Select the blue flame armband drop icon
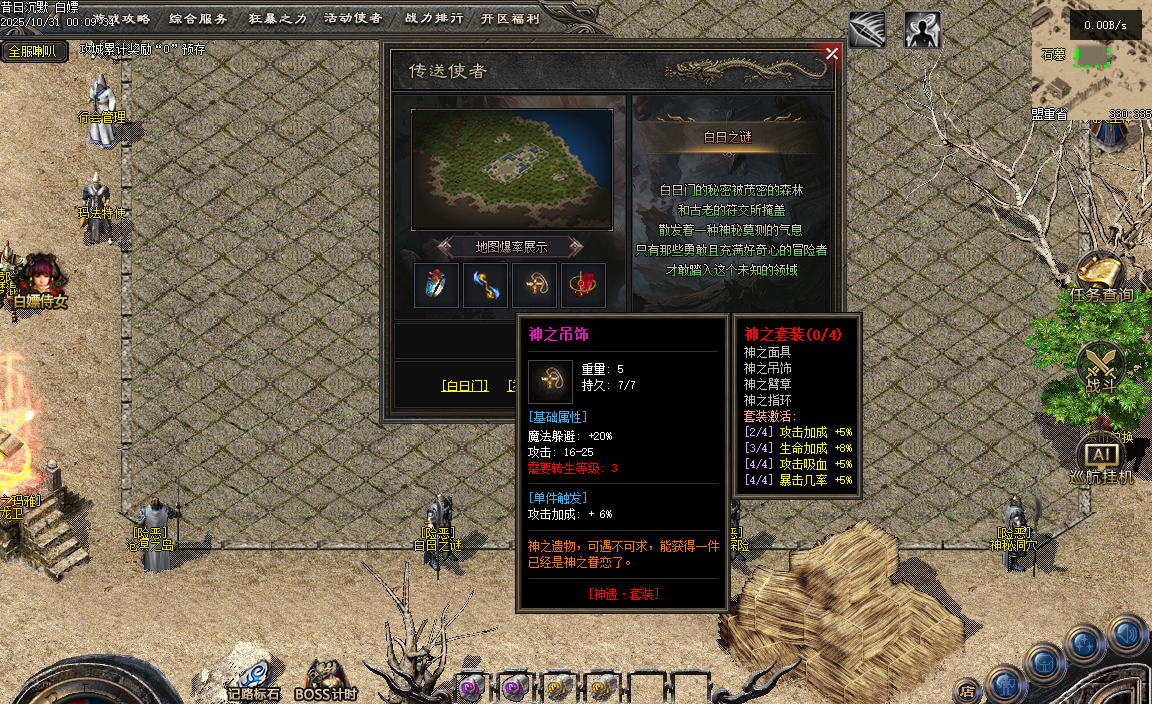The image size is (1152, 704). coord(486,286)
